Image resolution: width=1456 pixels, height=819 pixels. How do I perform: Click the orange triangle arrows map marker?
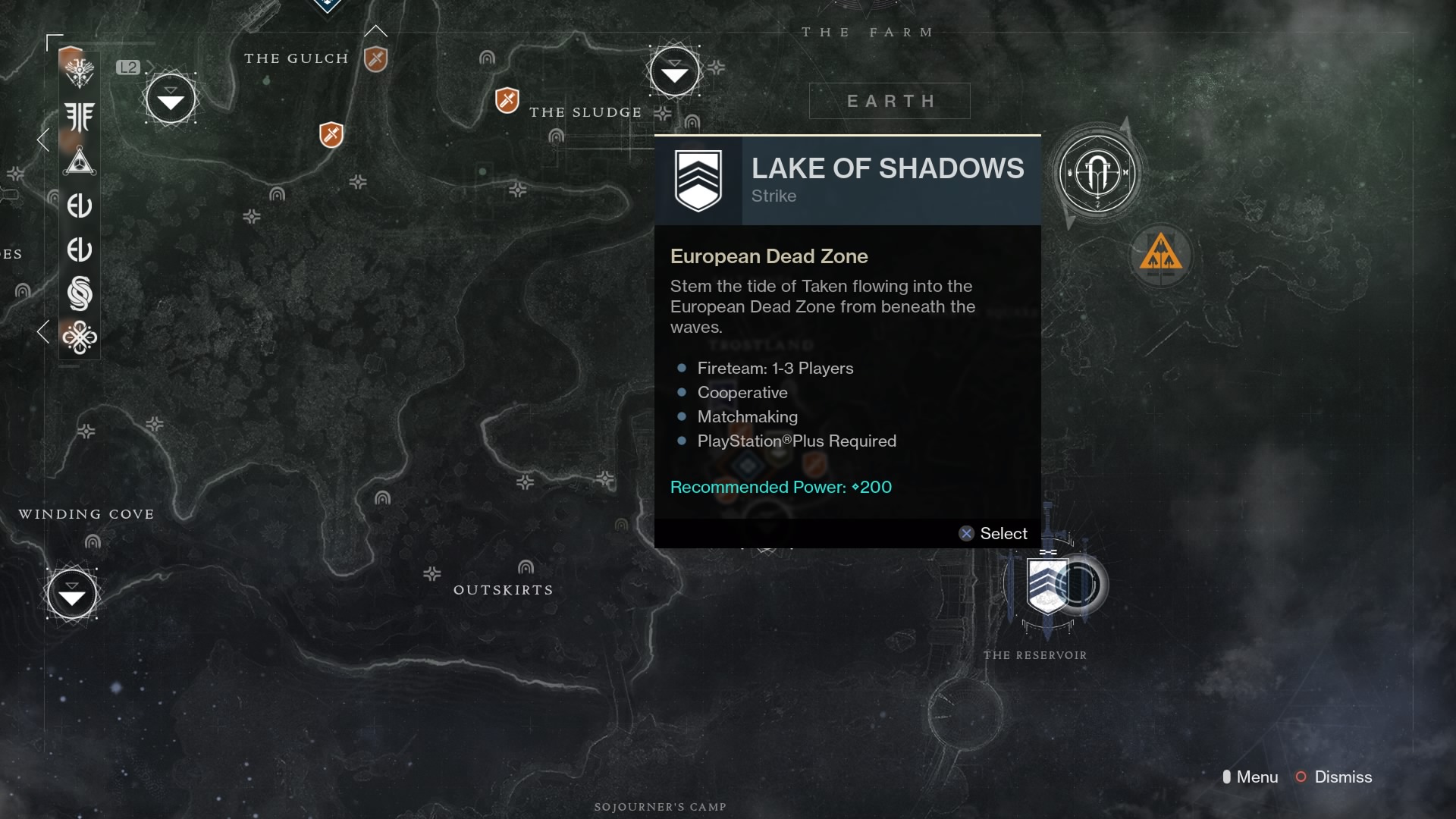[1160, 254]
